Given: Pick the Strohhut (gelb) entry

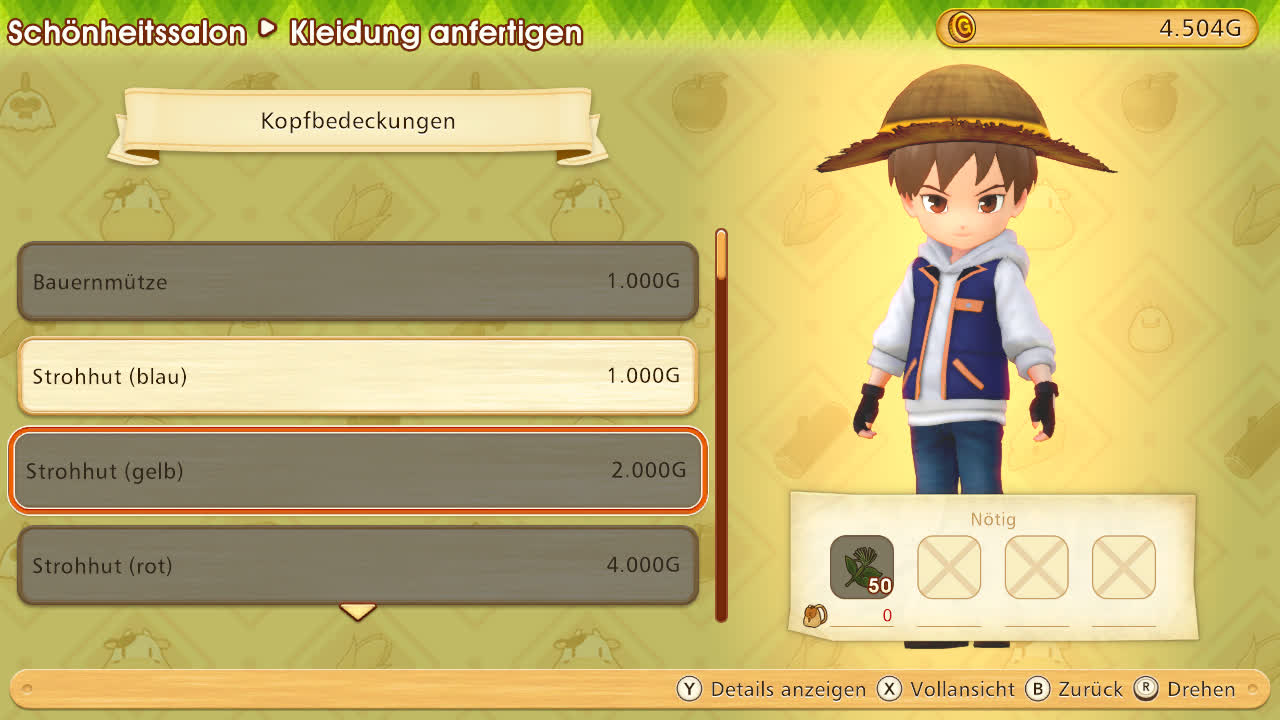Looking at the screenshot, I should (357, 470).
